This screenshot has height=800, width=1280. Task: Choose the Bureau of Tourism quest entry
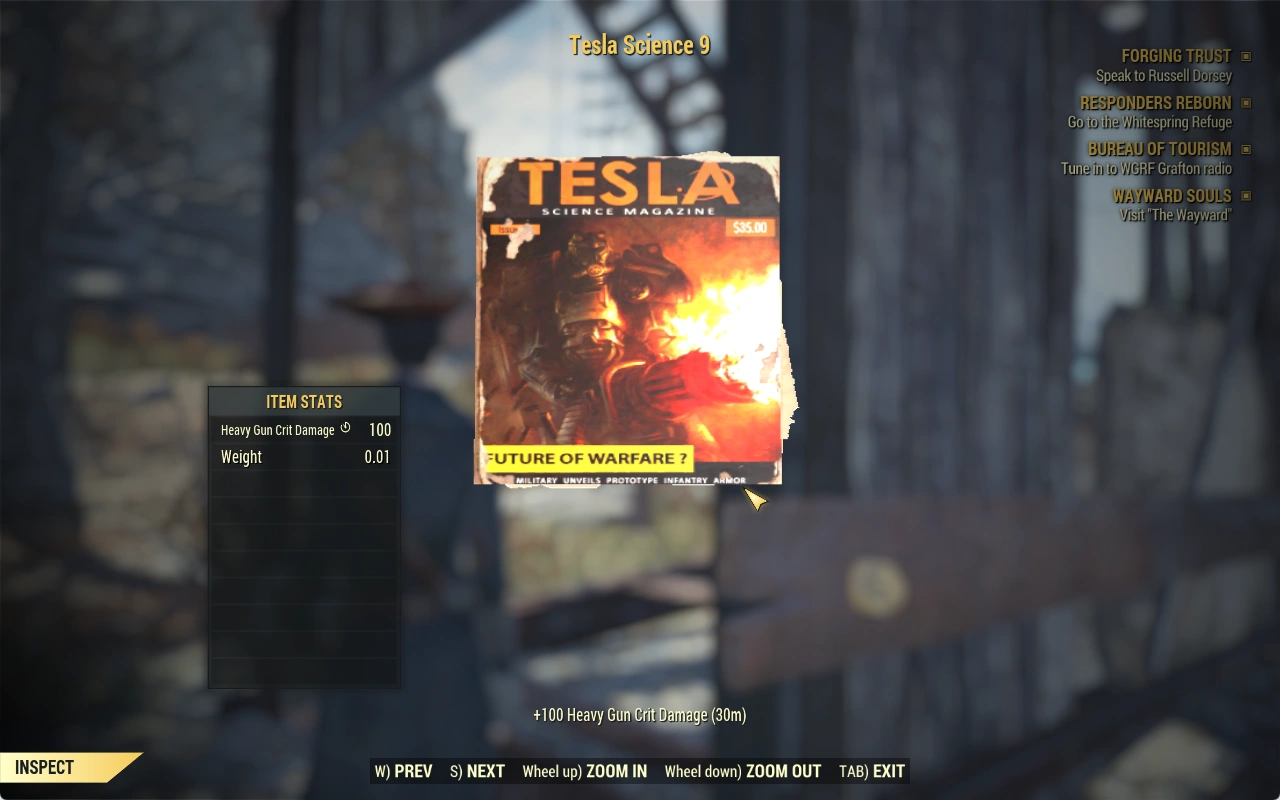tap(1159, 149)
